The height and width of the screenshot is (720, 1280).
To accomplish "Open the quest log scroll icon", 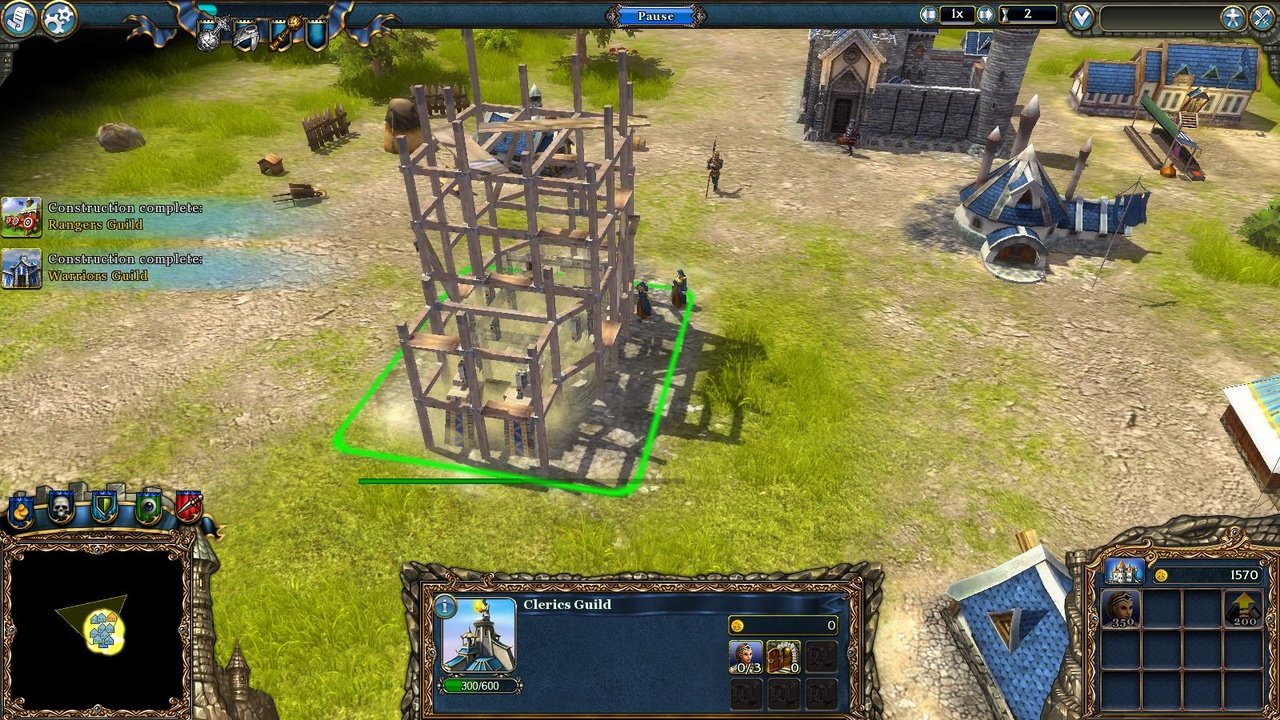I will pyautogui.click(x=18, y=19).
